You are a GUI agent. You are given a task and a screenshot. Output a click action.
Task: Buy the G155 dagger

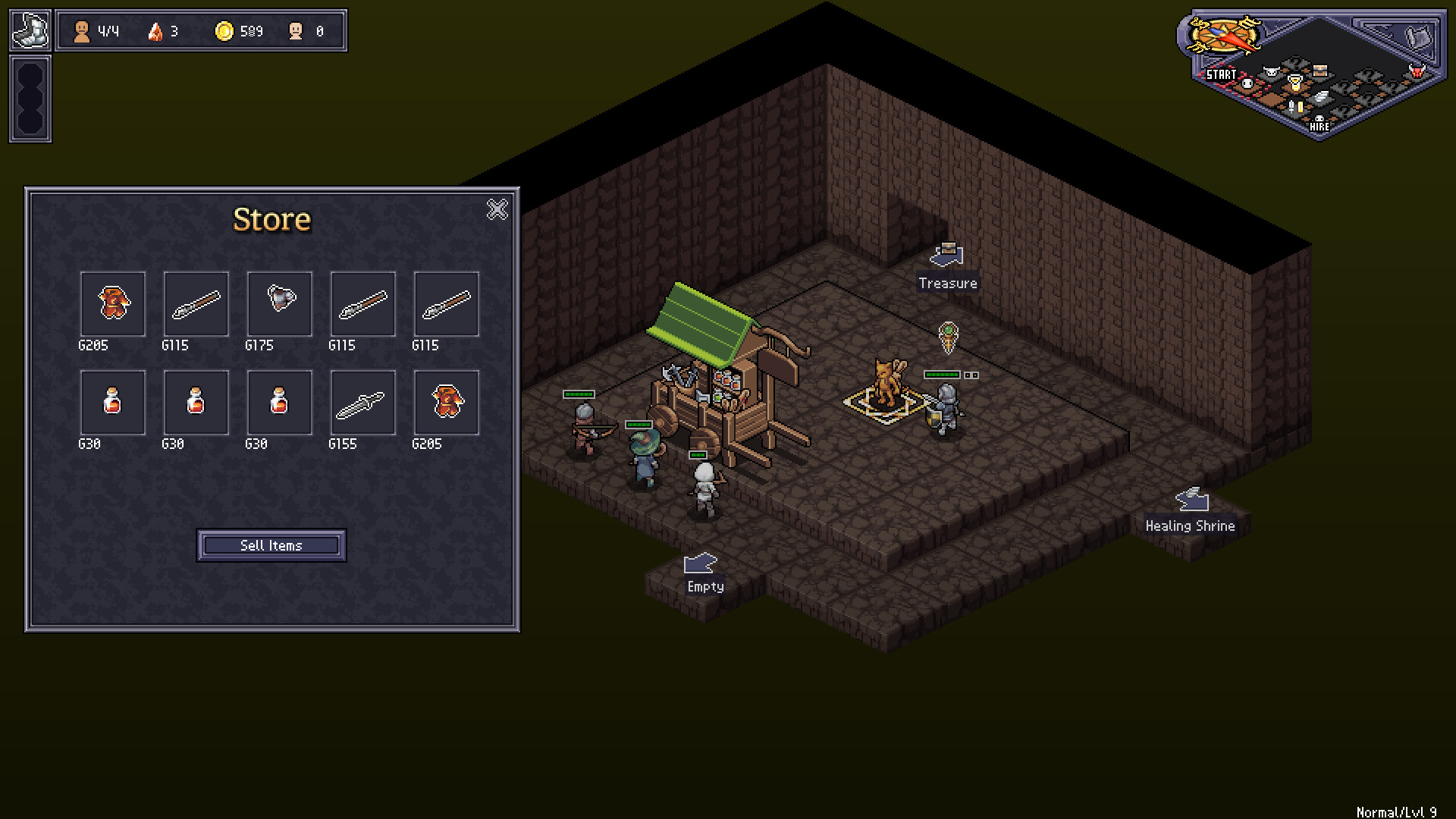362,403
